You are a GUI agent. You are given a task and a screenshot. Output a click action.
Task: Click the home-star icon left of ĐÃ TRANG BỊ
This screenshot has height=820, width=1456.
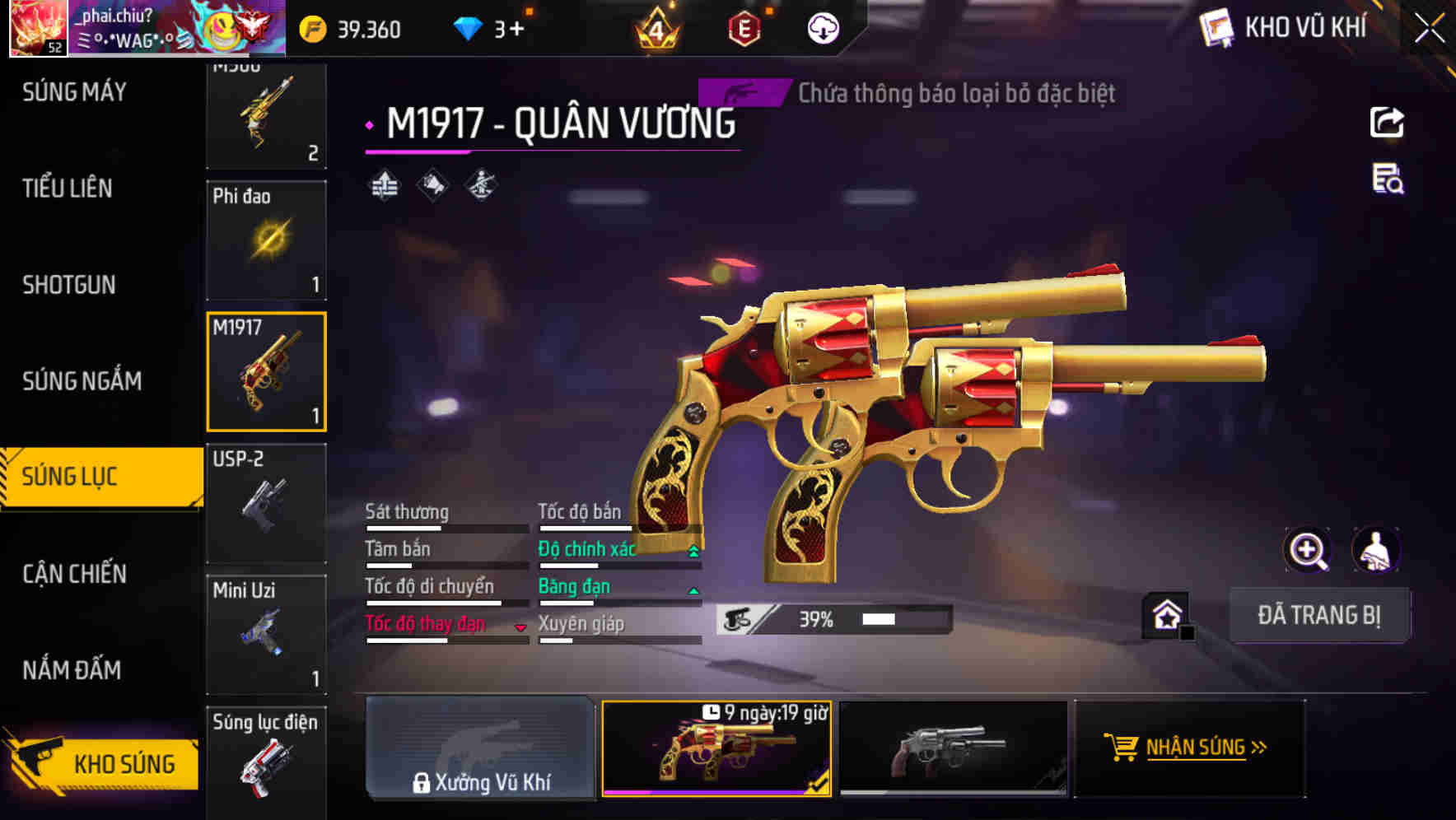1168,614
